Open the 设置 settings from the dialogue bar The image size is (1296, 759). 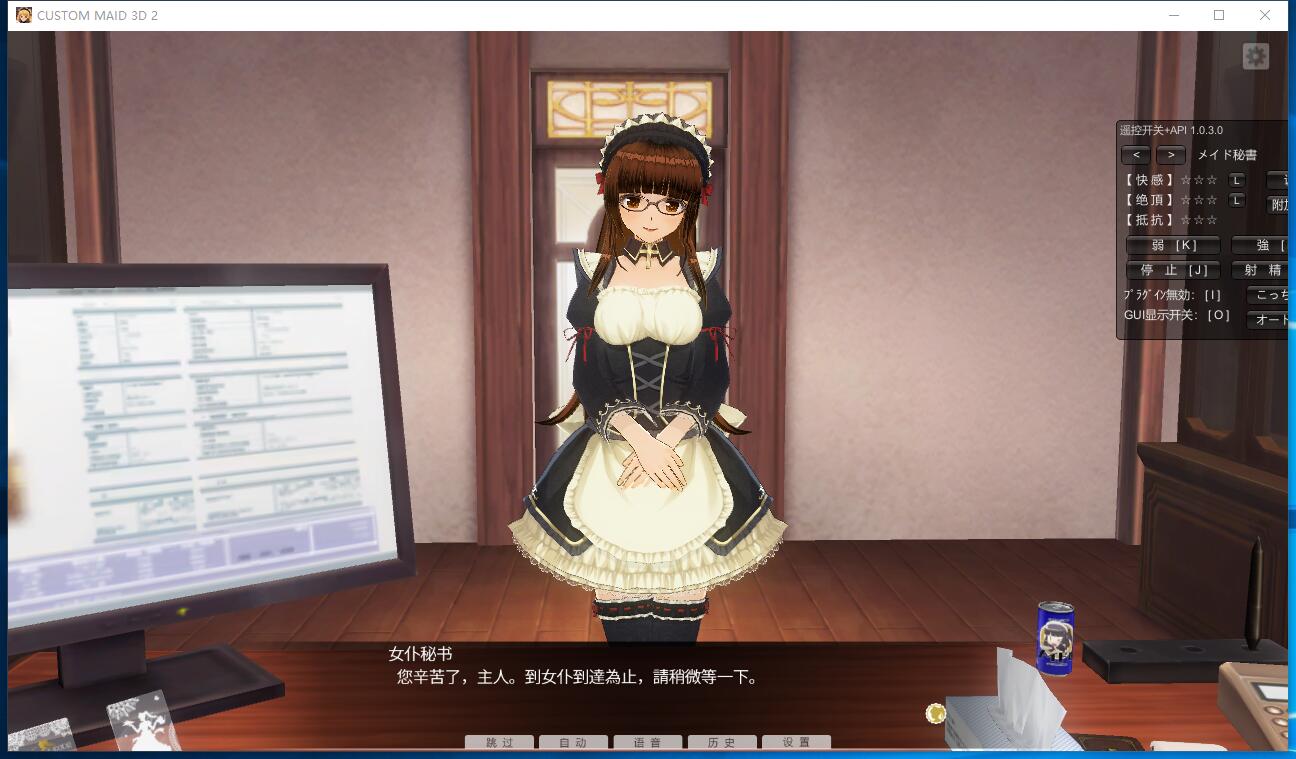coord(796,742)
